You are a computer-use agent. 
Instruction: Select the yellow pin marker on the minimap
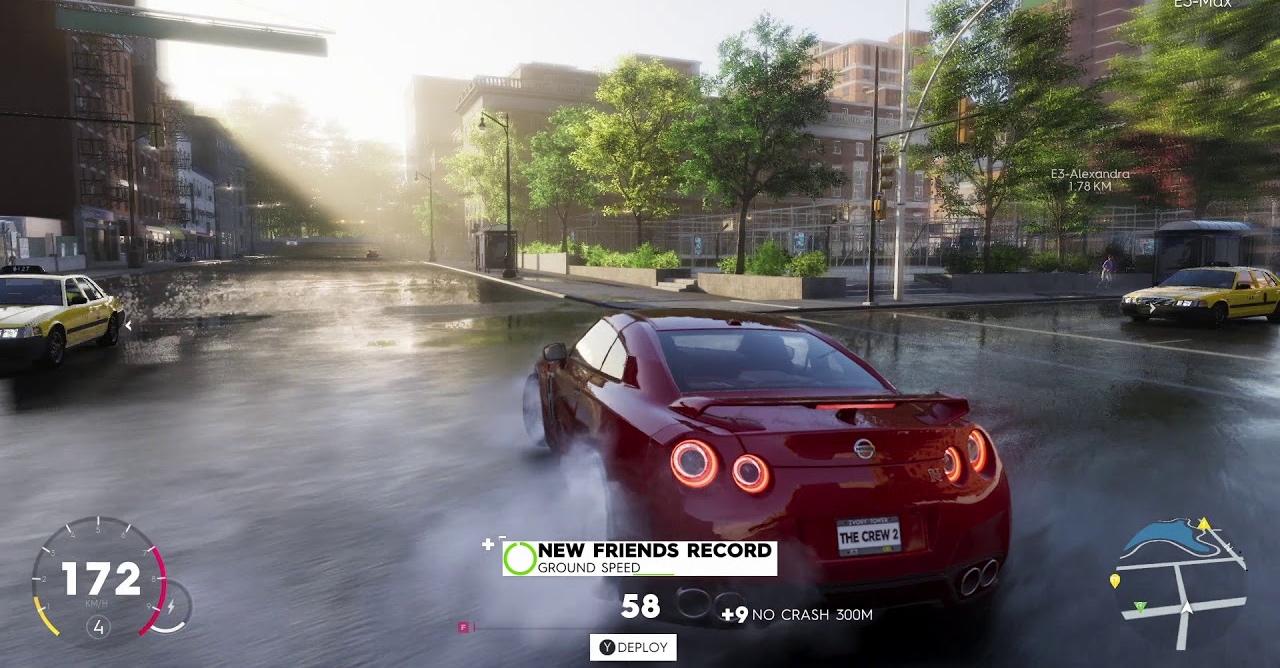pyautogui.click(x=1115, y=581)
